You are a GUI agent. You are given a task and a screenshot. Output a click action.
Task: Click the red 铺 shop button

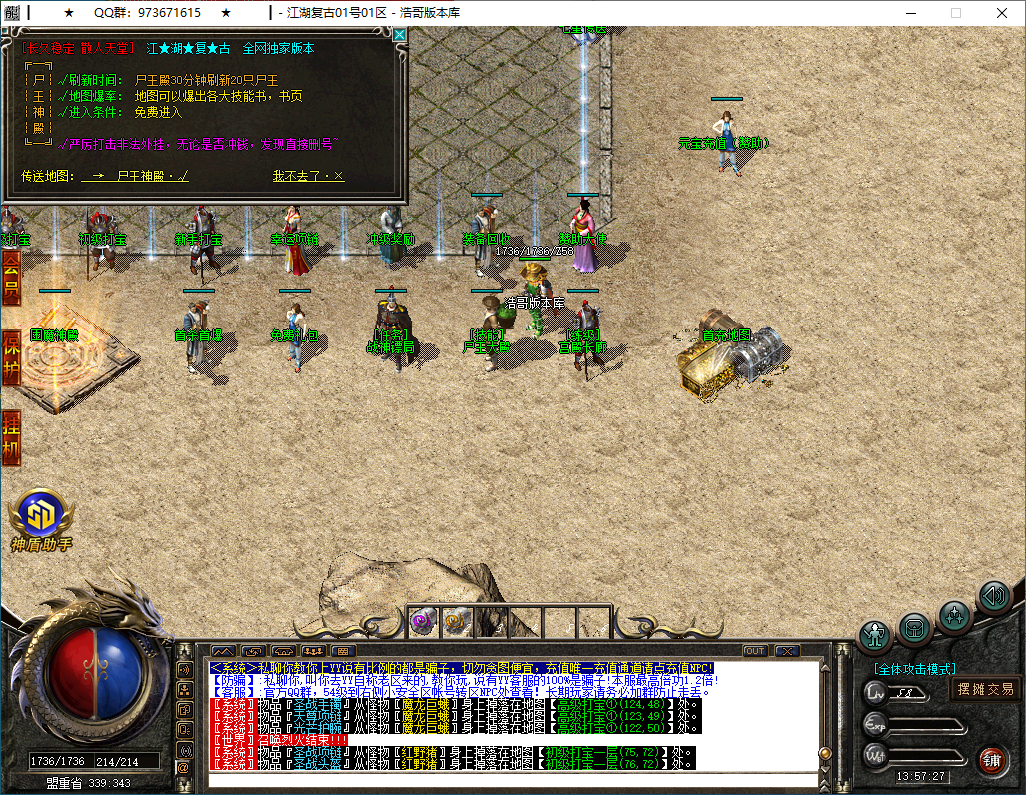[x=991, y=760]
